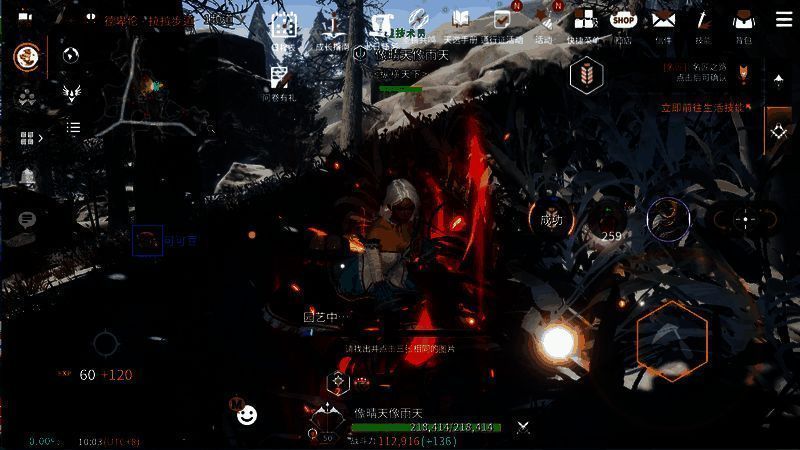This screenshot has width=800, height=450.
Task: Open the 活动 events icon
Action: pyautogui.click(x=544, y=23)
